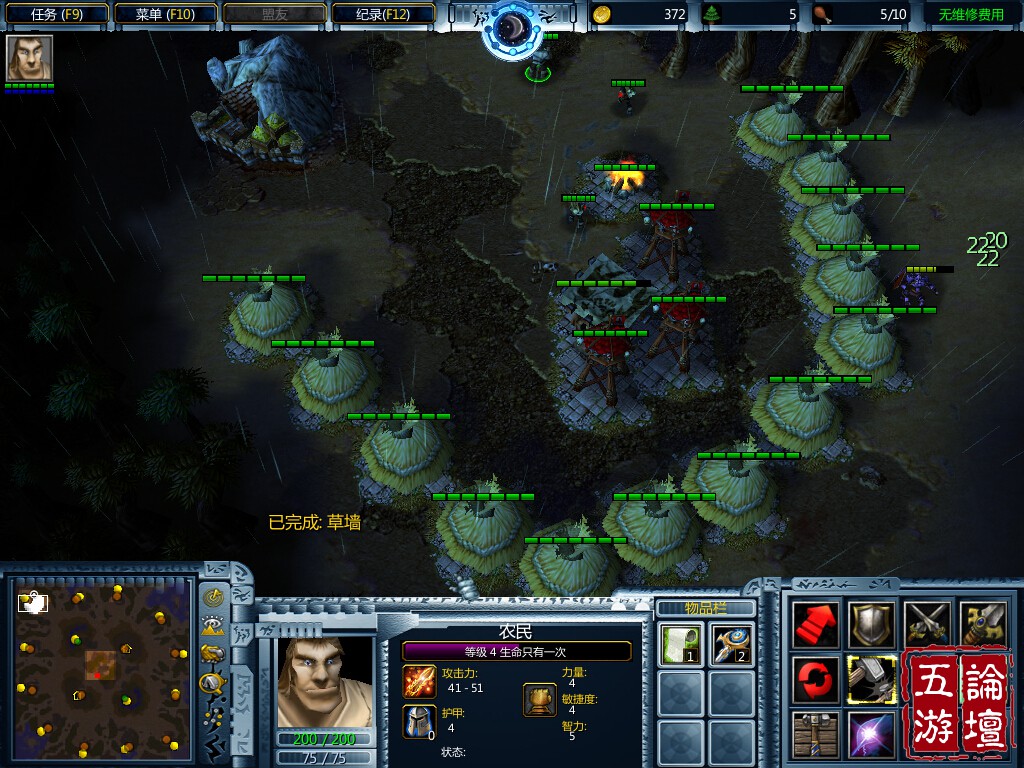Image resolution: width=1024 pixels, height=768 pixels.
Task: Select the Attack crossed swords command
Action: [x=925, y=625]
